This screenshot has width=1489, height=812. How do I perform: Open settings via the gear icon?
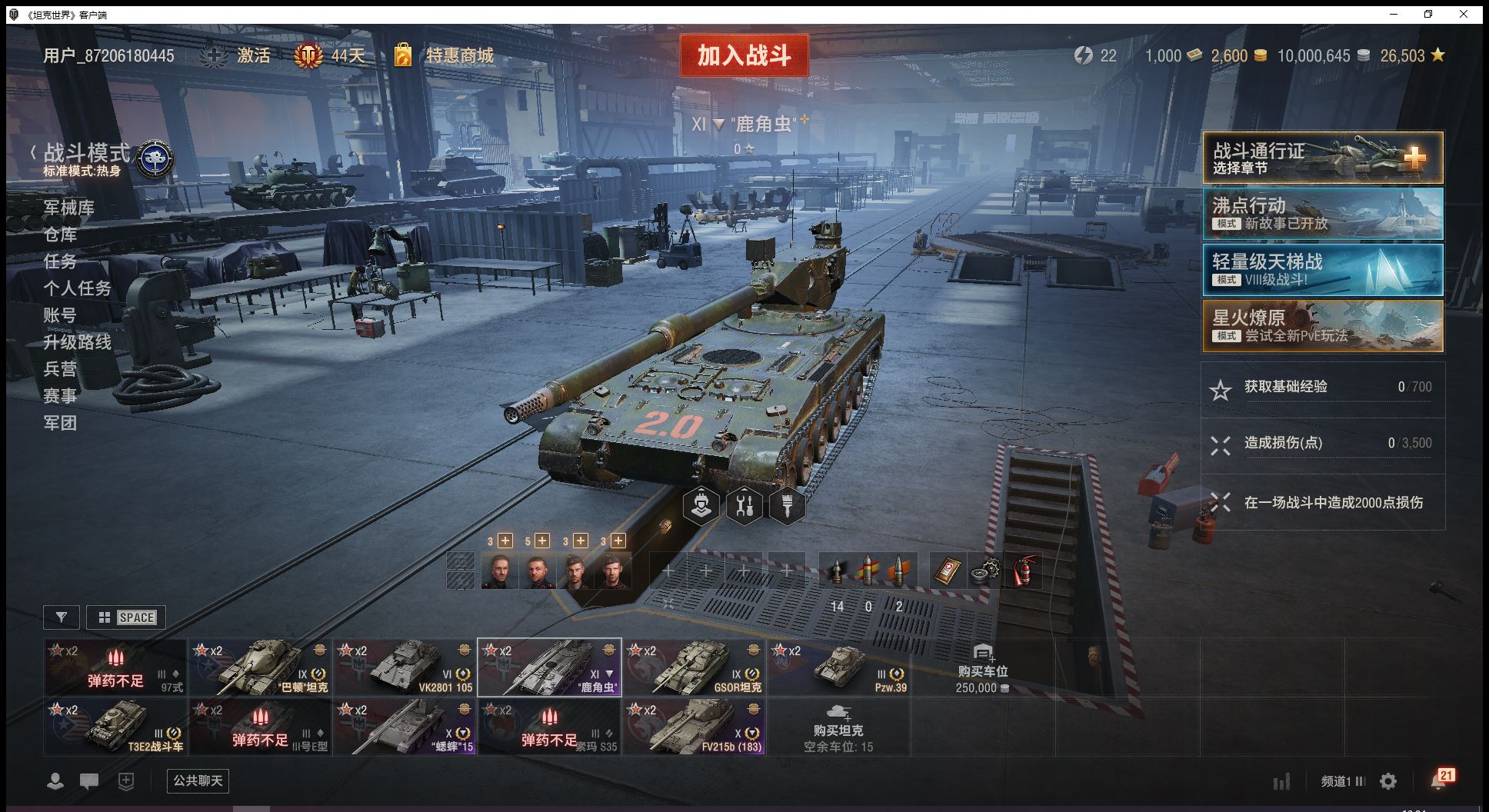click(x=1388, y=781)
